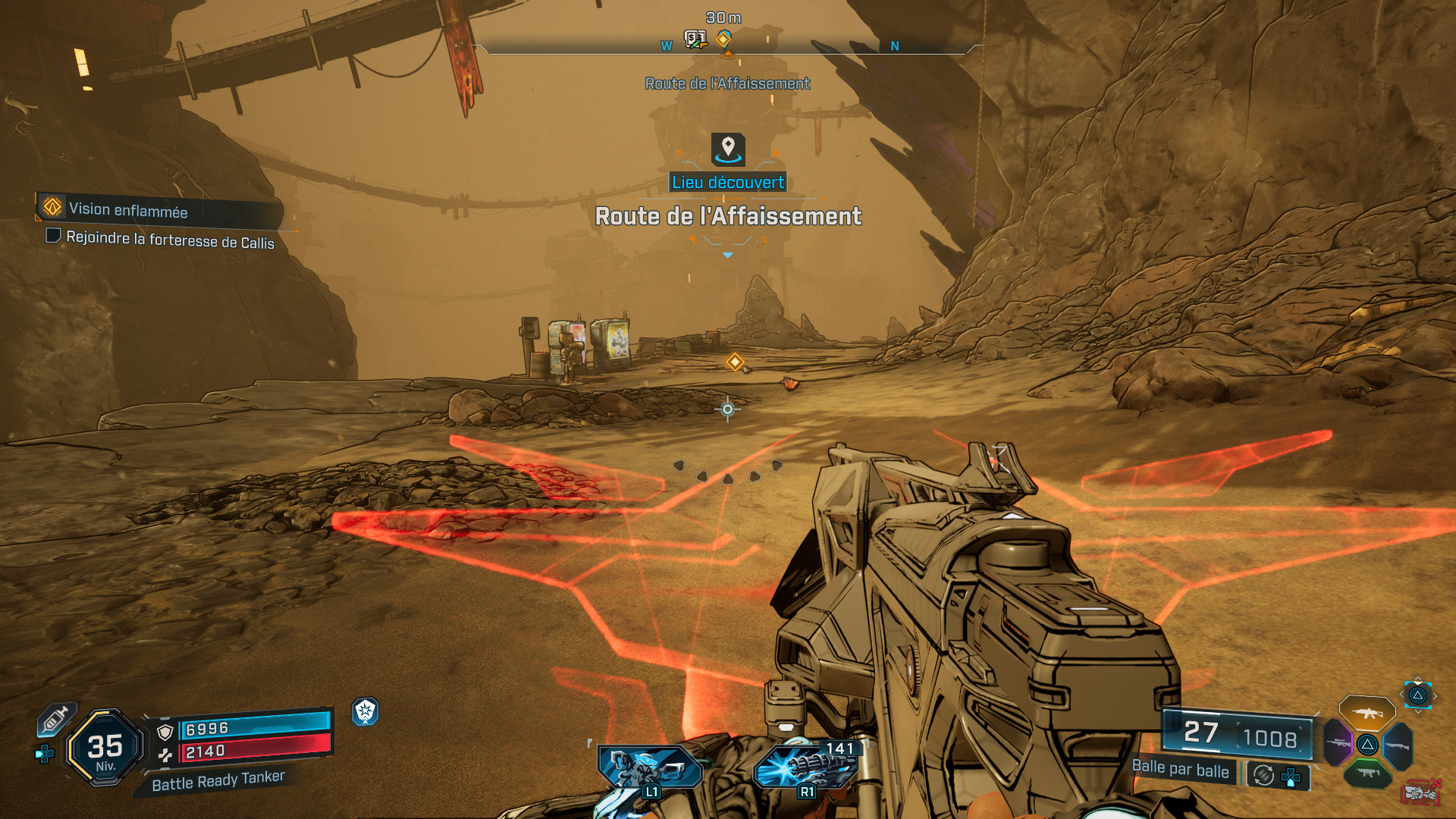Image resolution: width=1456 pixels, height=819 pixels.
Task: Select the Vision enflammée quest tracker
Action: click(127, 210)
